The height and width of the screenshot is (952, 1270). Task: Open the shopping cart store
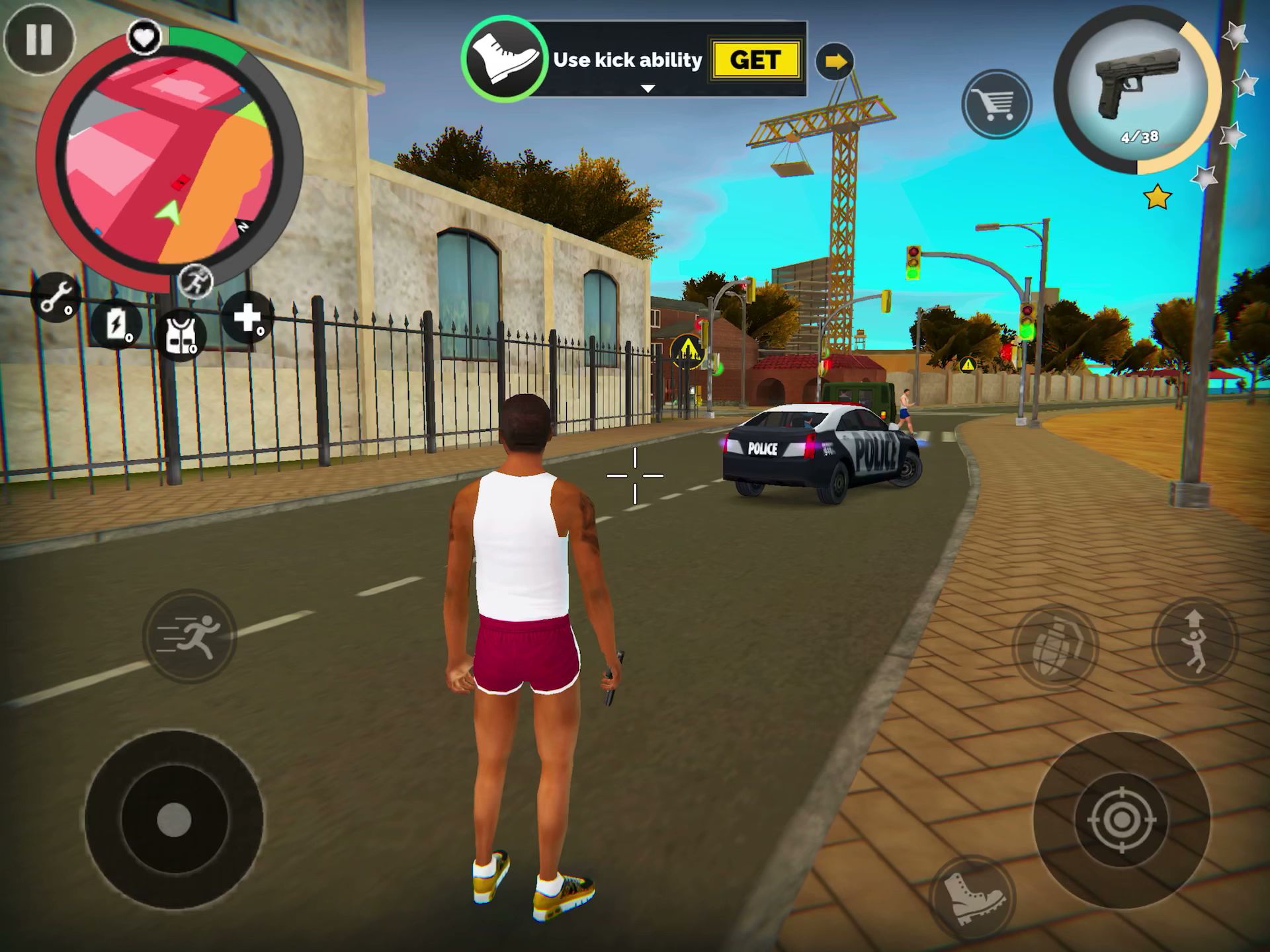(996, 104)
